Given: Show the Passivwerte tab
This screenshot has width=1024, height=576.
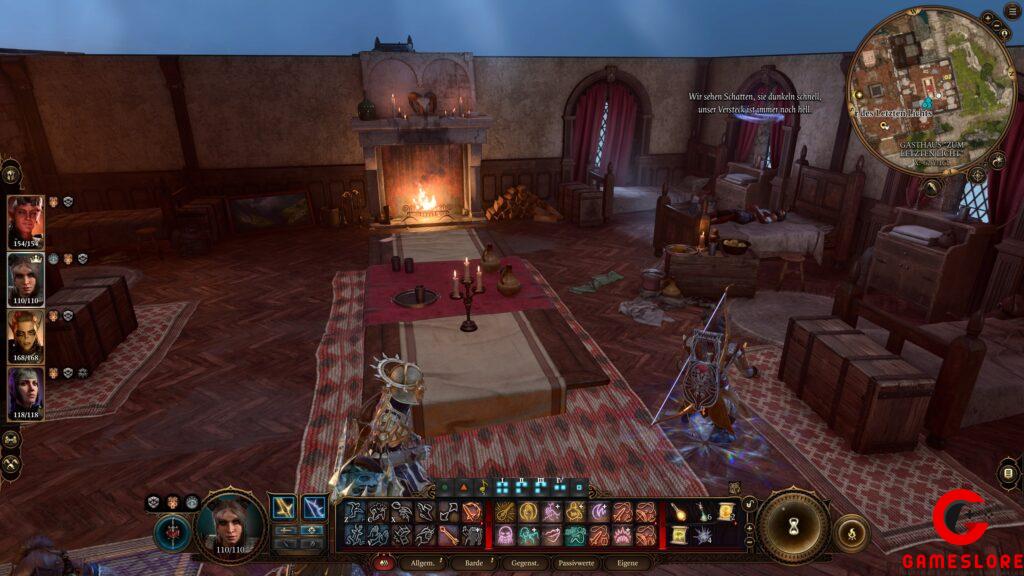Looking at the screenshot, I should click(574, 565).
